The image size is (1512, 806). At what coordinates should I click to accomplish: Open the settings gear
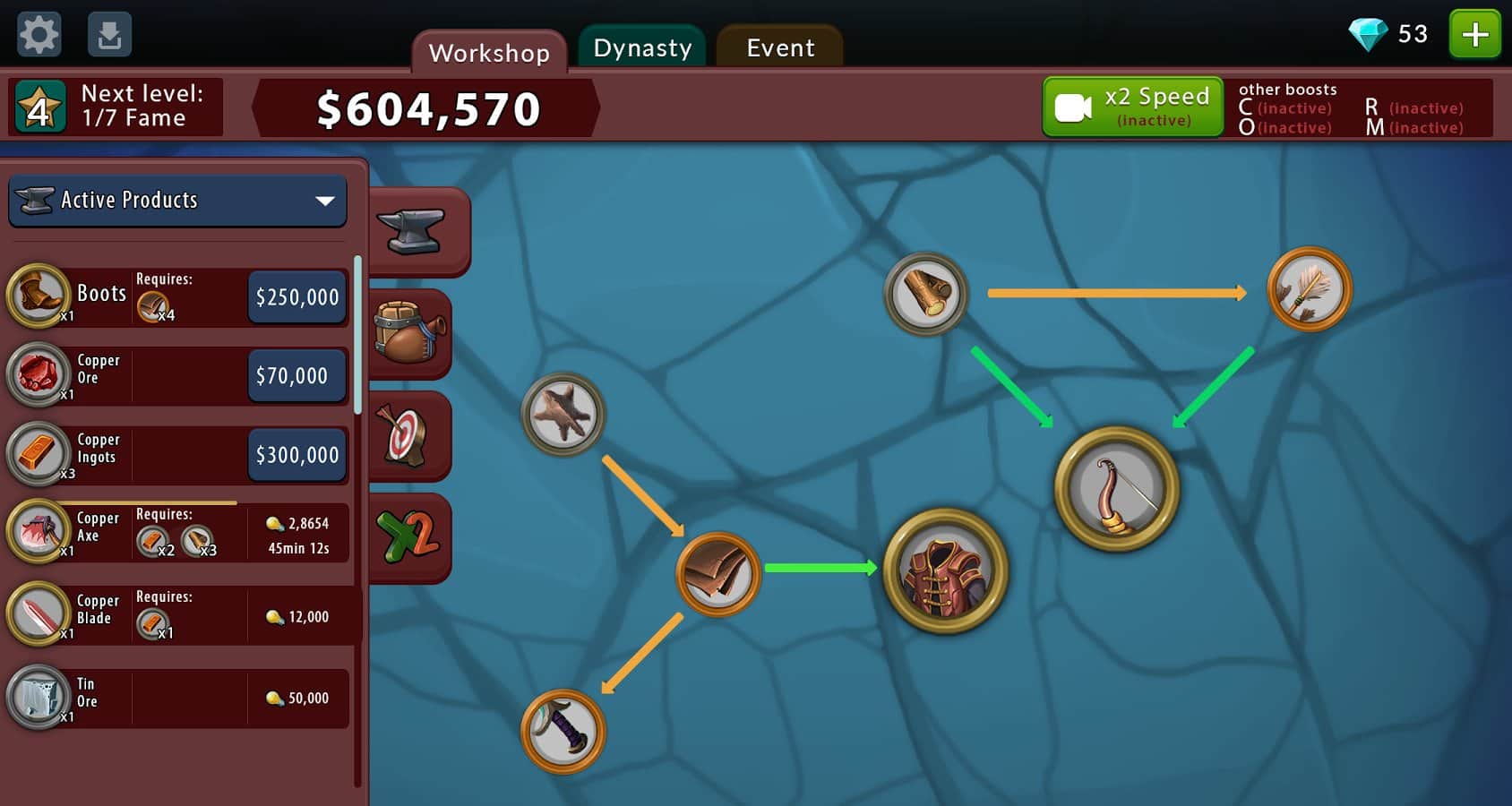tap(39, 34)
